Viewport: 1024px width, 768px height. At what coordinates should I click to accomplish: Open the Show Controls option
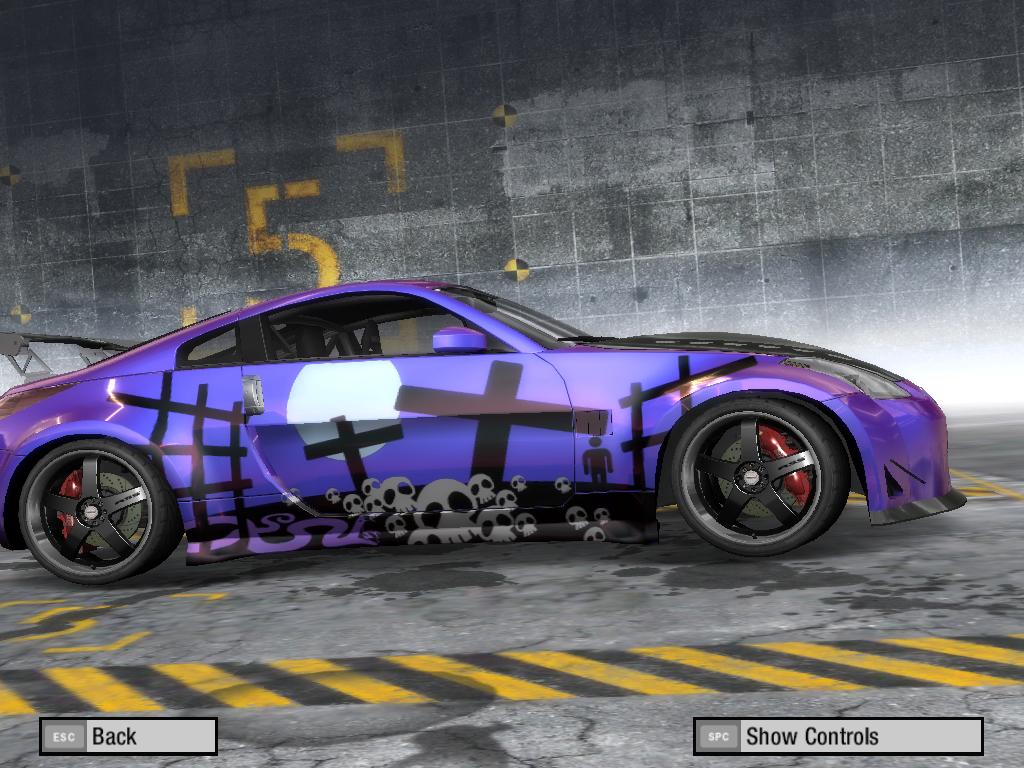pyautogui.click(x=838, y=737)
